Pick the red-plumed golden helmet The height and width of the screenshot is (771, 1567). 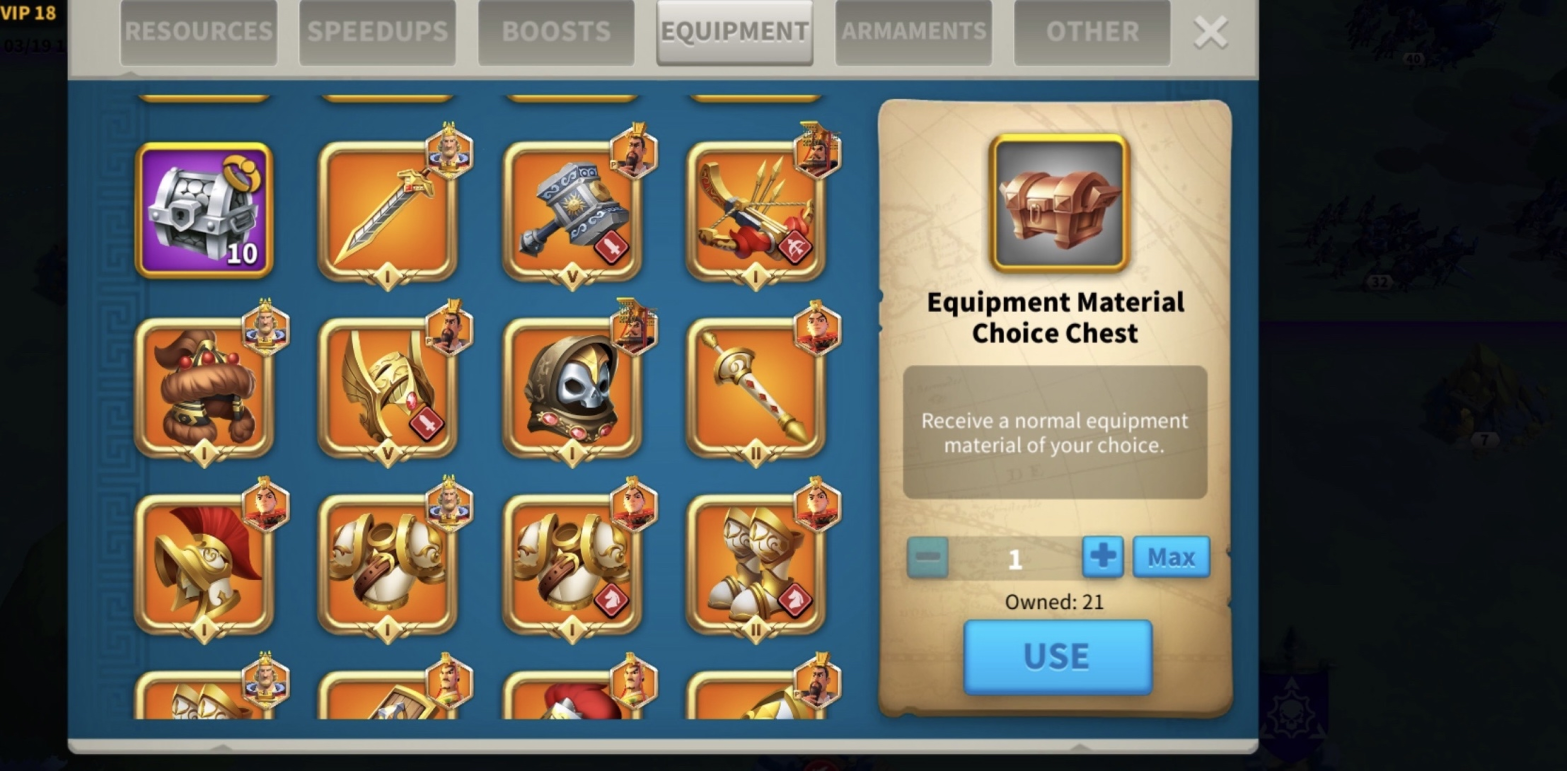(204, 565)
